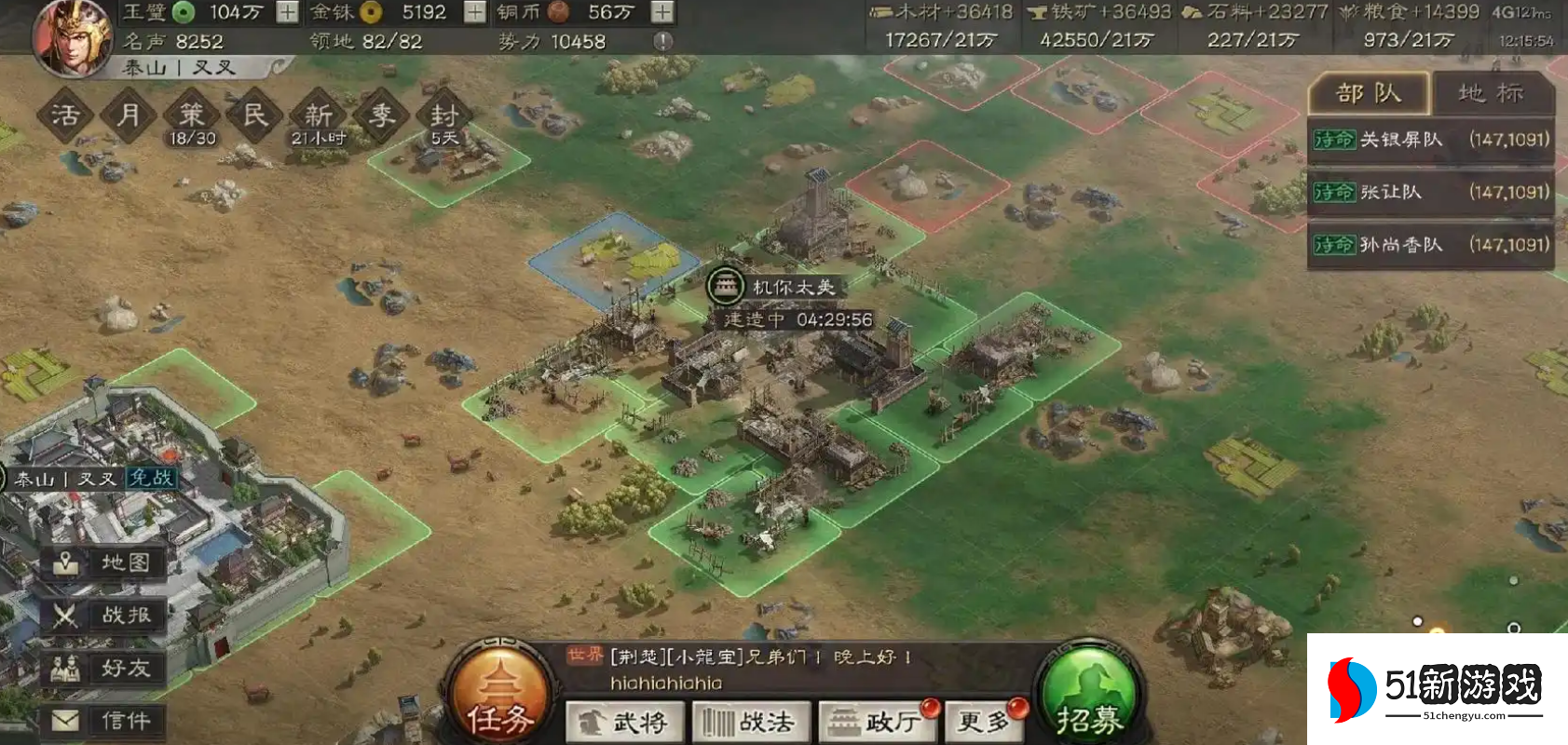View battle reports via the 战报 crossed-swords icon
Screen dimensions: 1568x745
click(x=102, y=616)
